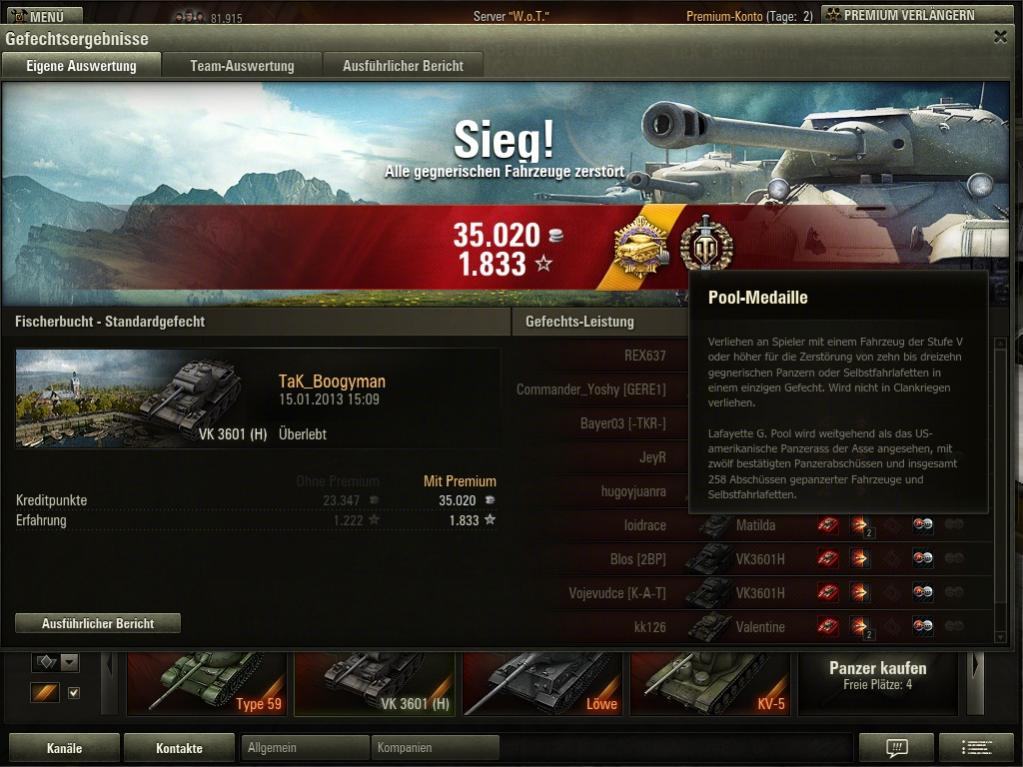The height and width of the screenshot is (767, 1023).
Task: Select the VK 3601 (H) carousel tank
Action: pyautogui.click(x=374, y=684)
